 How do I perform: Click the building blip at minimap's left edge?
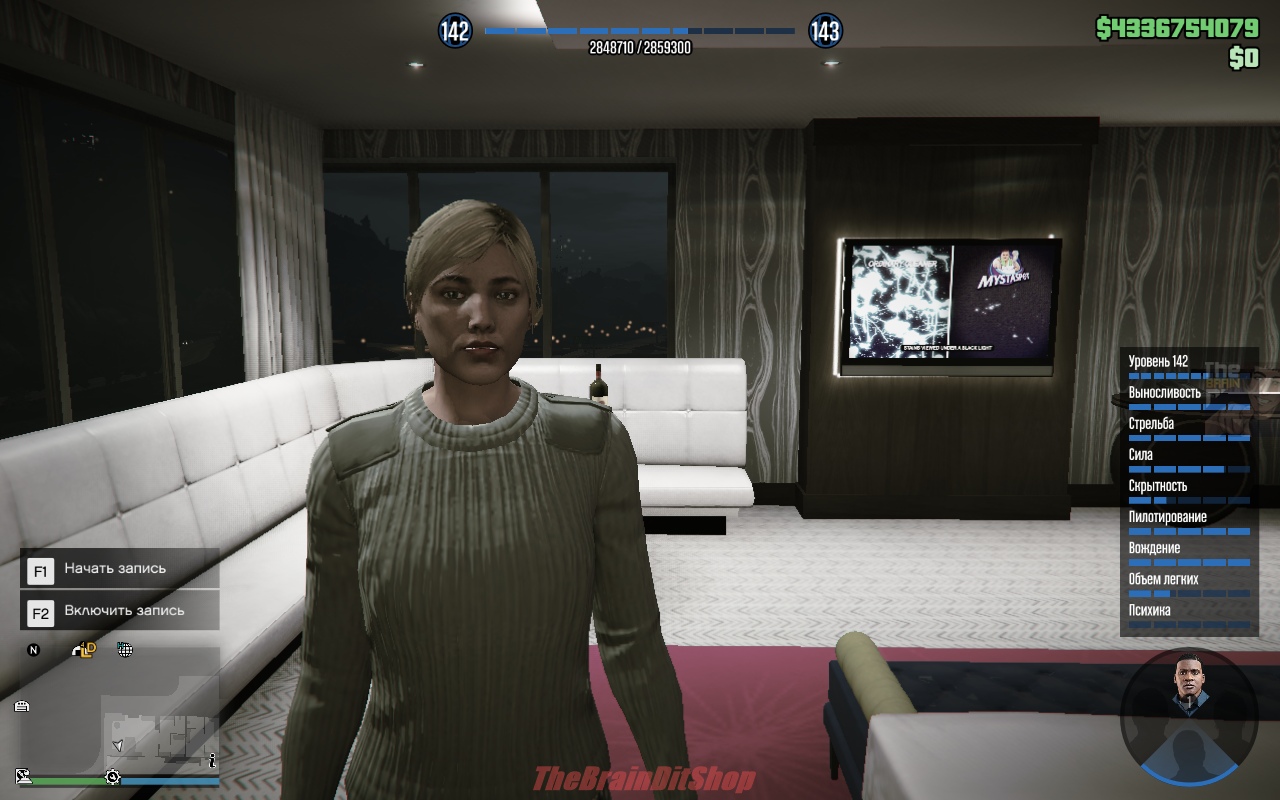pos(22,706)
